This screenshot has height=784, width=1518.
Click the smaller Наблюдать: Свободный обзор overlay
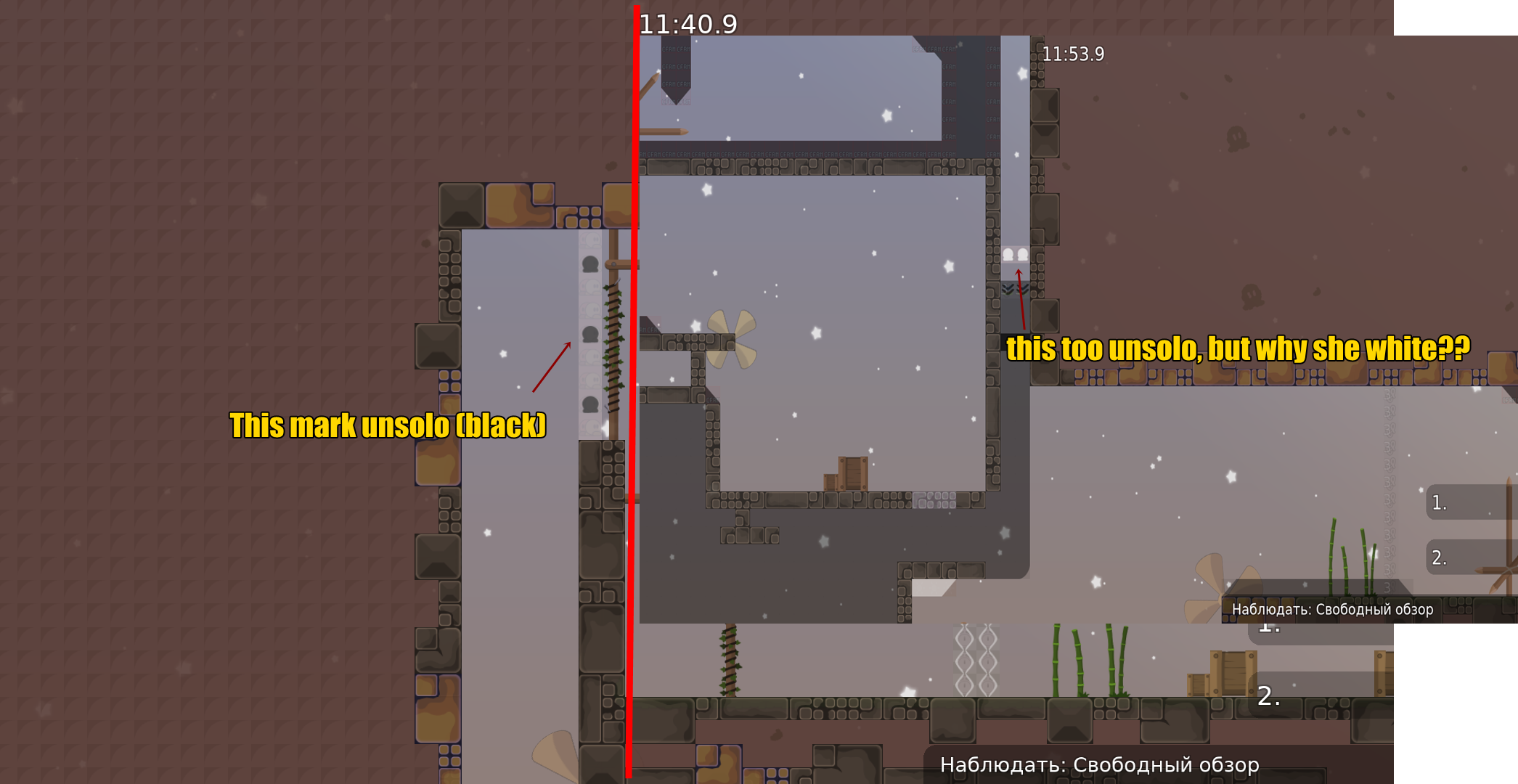[x=1332, y=610]
